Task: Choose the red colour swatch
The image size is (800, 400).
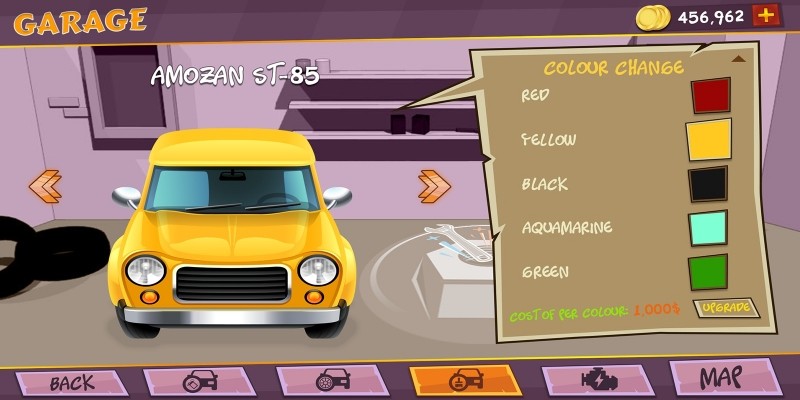Action: (710, 96)
